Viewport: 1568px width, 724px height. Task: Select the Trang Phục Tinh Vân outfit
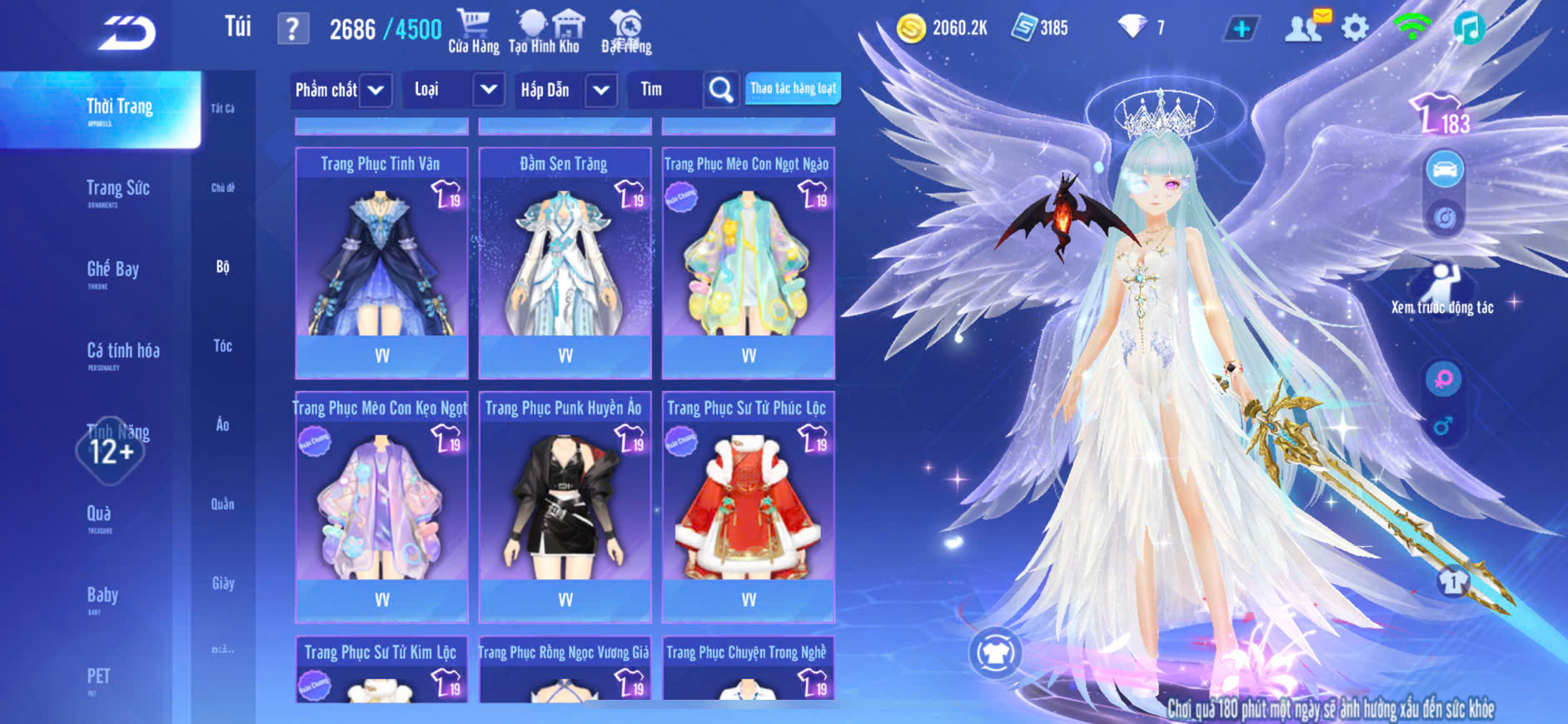381,262
